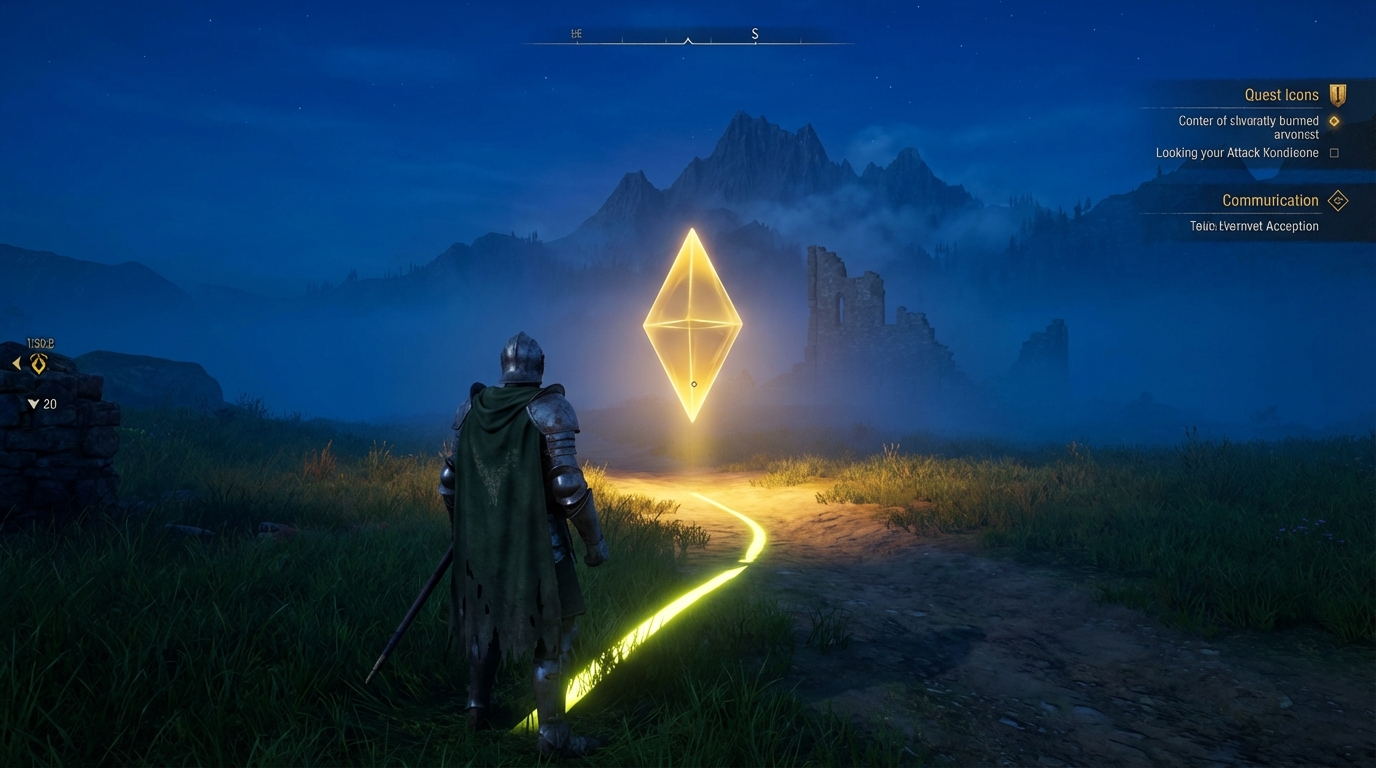Click the glowing diamond objective waypoint

[691, 325]
